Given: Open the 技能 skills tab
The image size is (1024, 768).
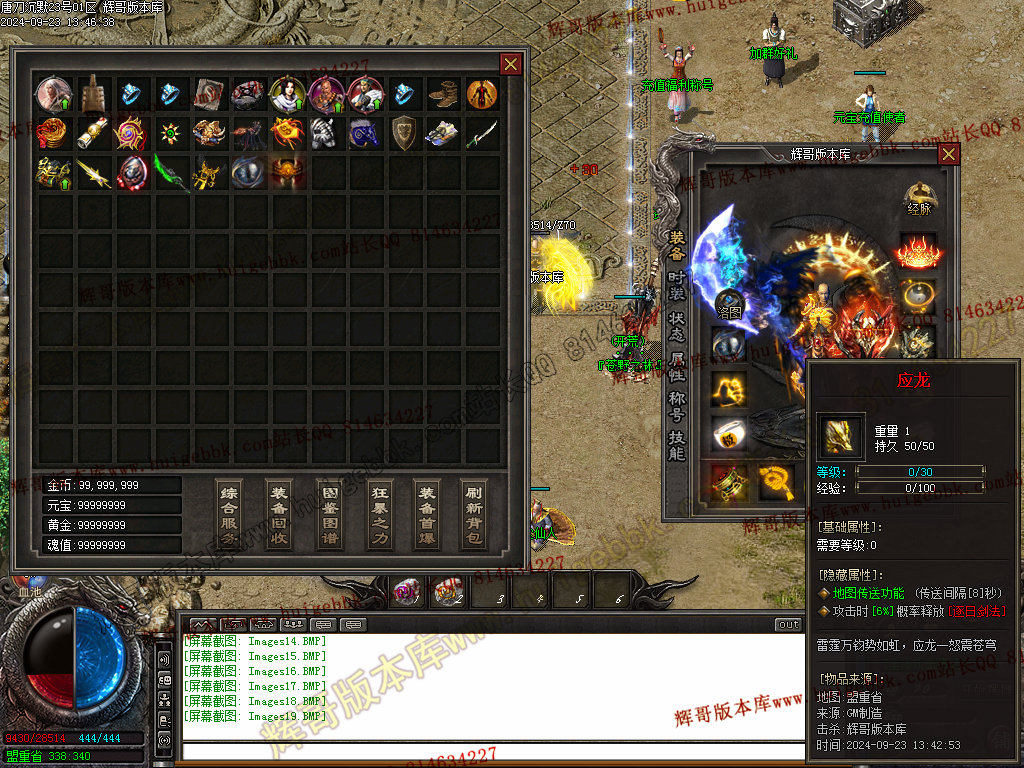Looking at the screenshot, I should point(677,445).
